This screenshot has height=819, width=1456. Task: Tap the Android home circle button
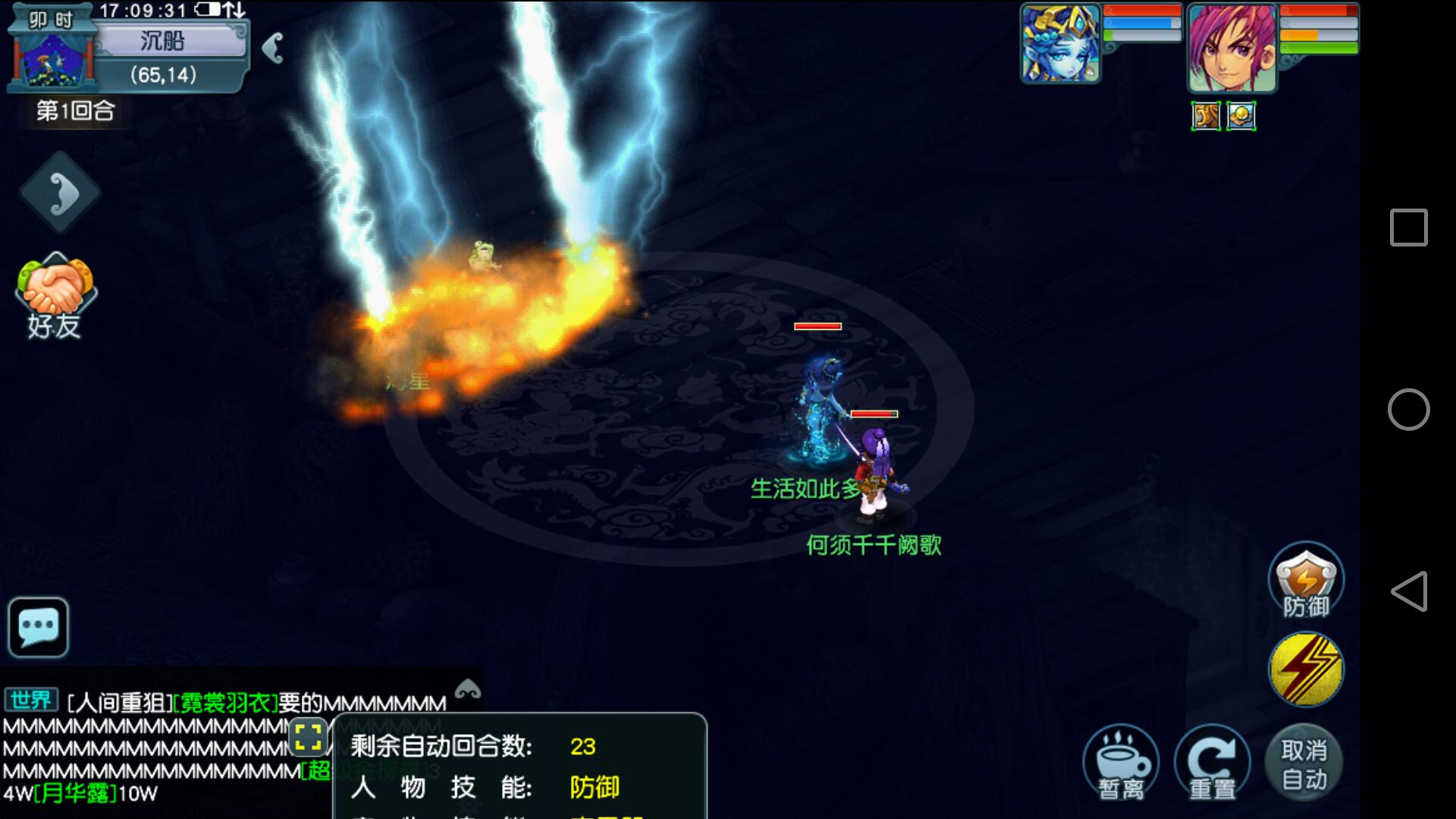(x=1408, y=409)
